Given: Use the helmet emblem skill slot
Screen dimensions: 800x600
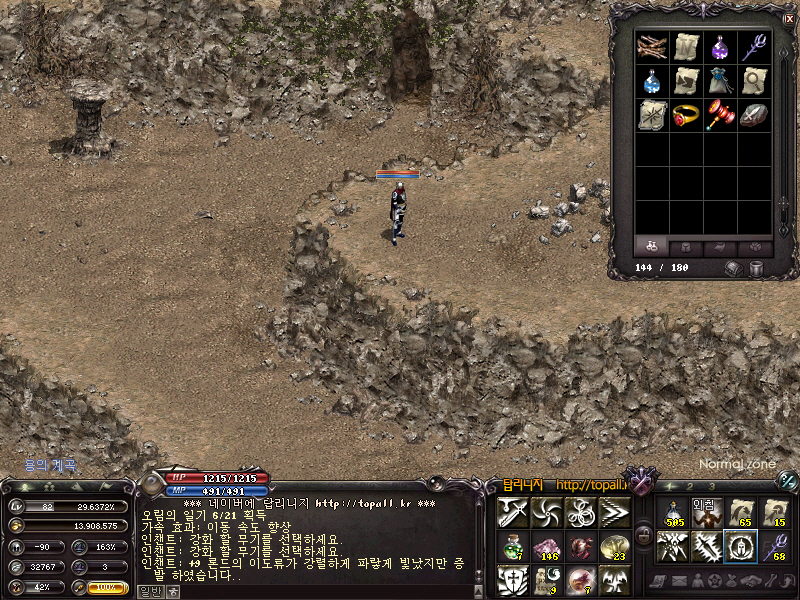Looking at the screenshot, I should pyautogui.click(x=741, y=546).
